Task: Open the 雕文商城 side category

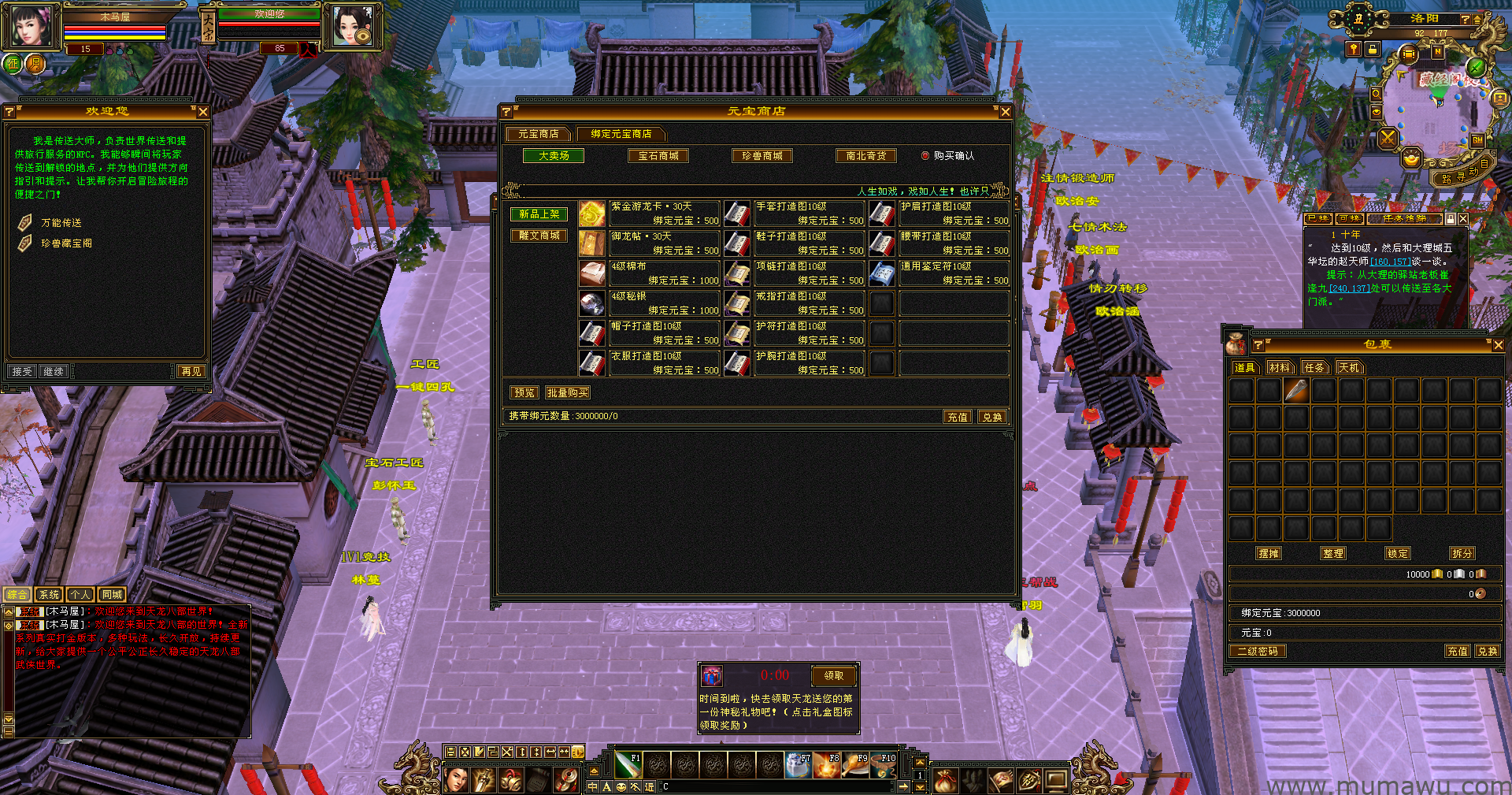Action: (x=539, y=236)
